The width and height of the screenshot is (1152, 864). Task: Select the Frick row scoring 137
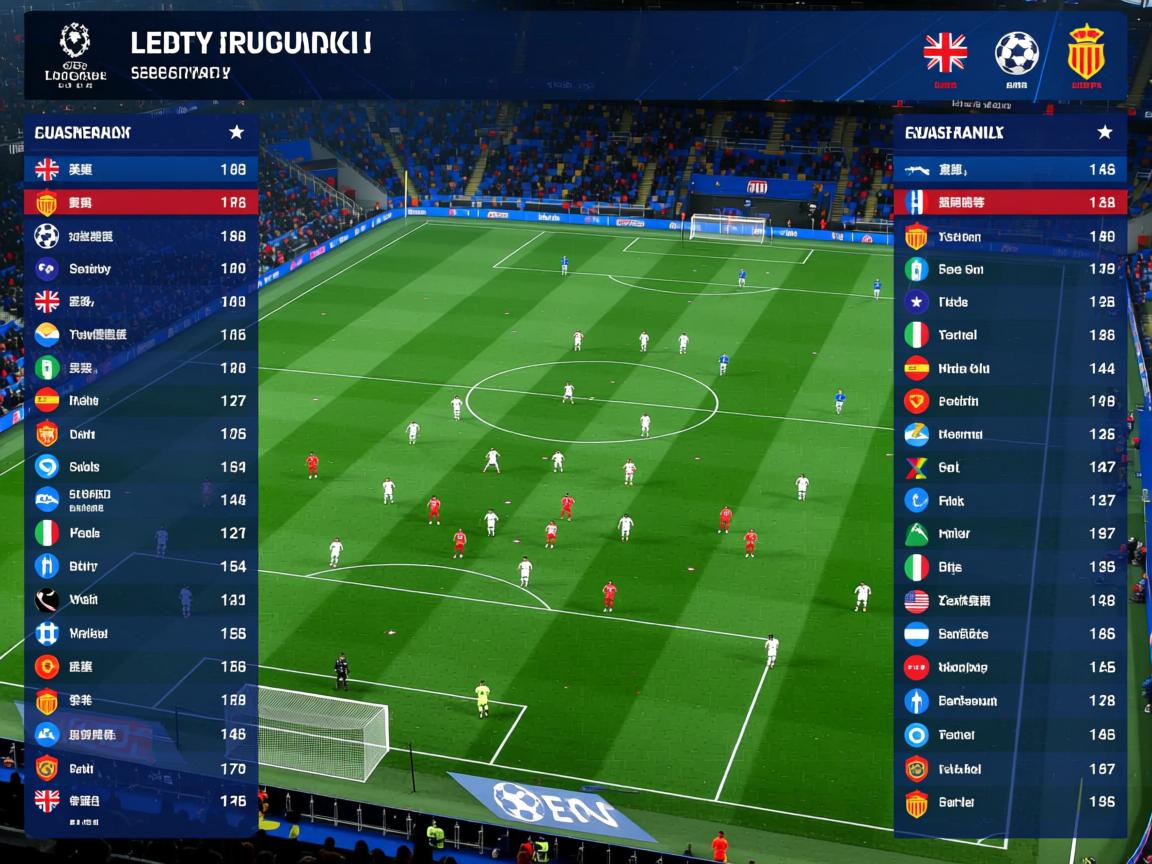(1010, 500)
